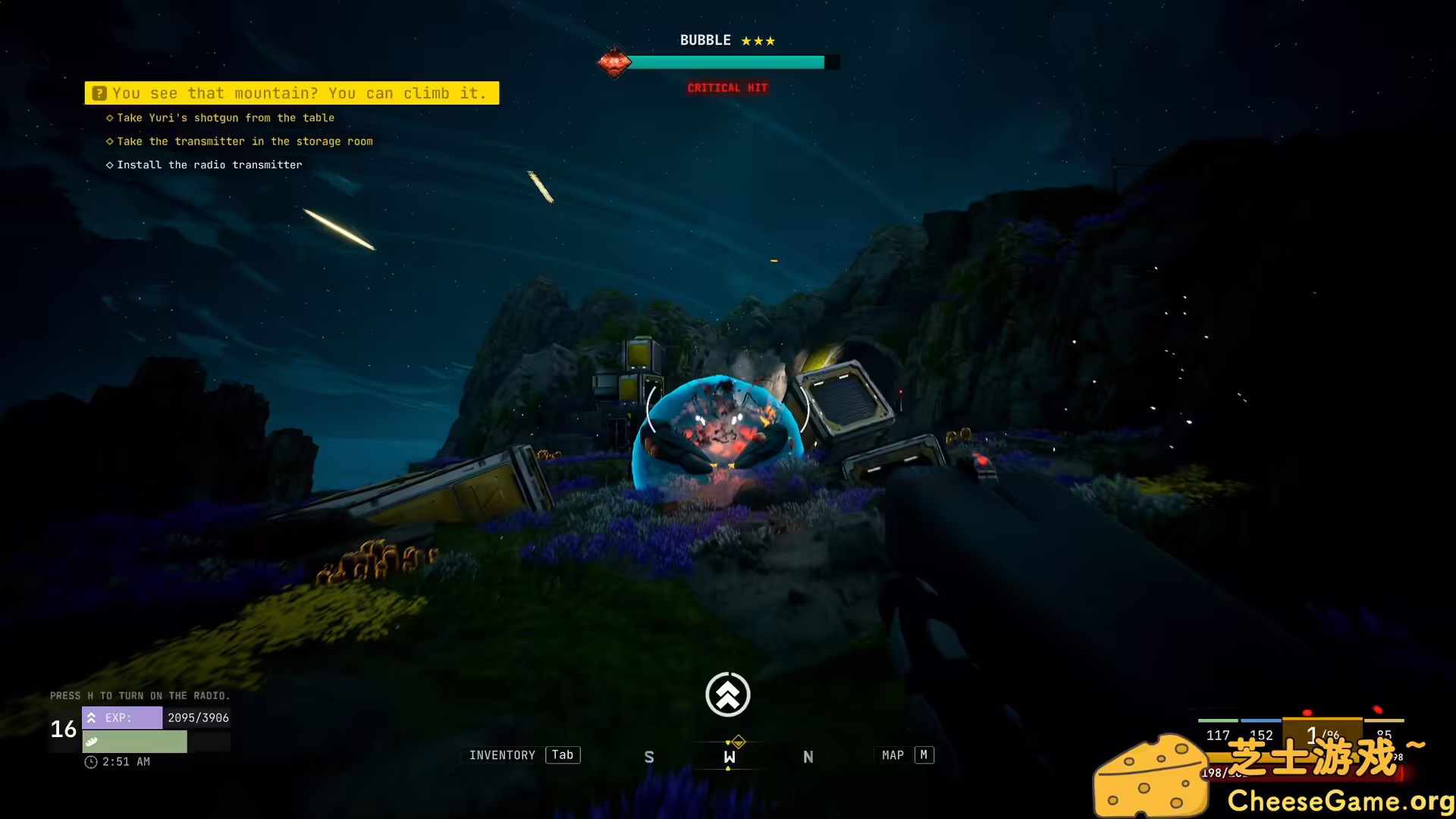Viewport: 1456px width, 819px height.
Task: Click the Tab key badge next to INVENTORY
Action: (563, 755)
